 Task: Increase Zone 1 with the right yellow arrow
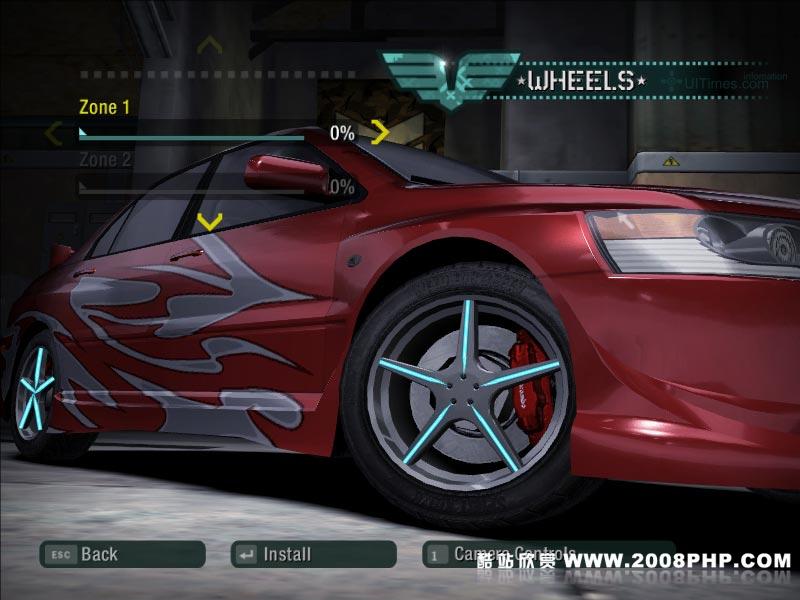pos(380,131)
